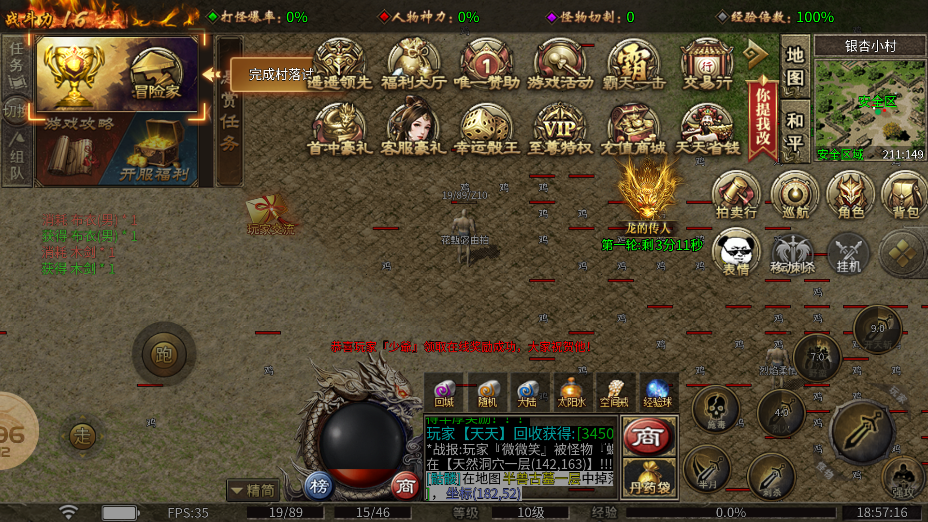Open the 背包 backpack inventory
This screenshot has height=522, width=928.
tap(905, 195)
